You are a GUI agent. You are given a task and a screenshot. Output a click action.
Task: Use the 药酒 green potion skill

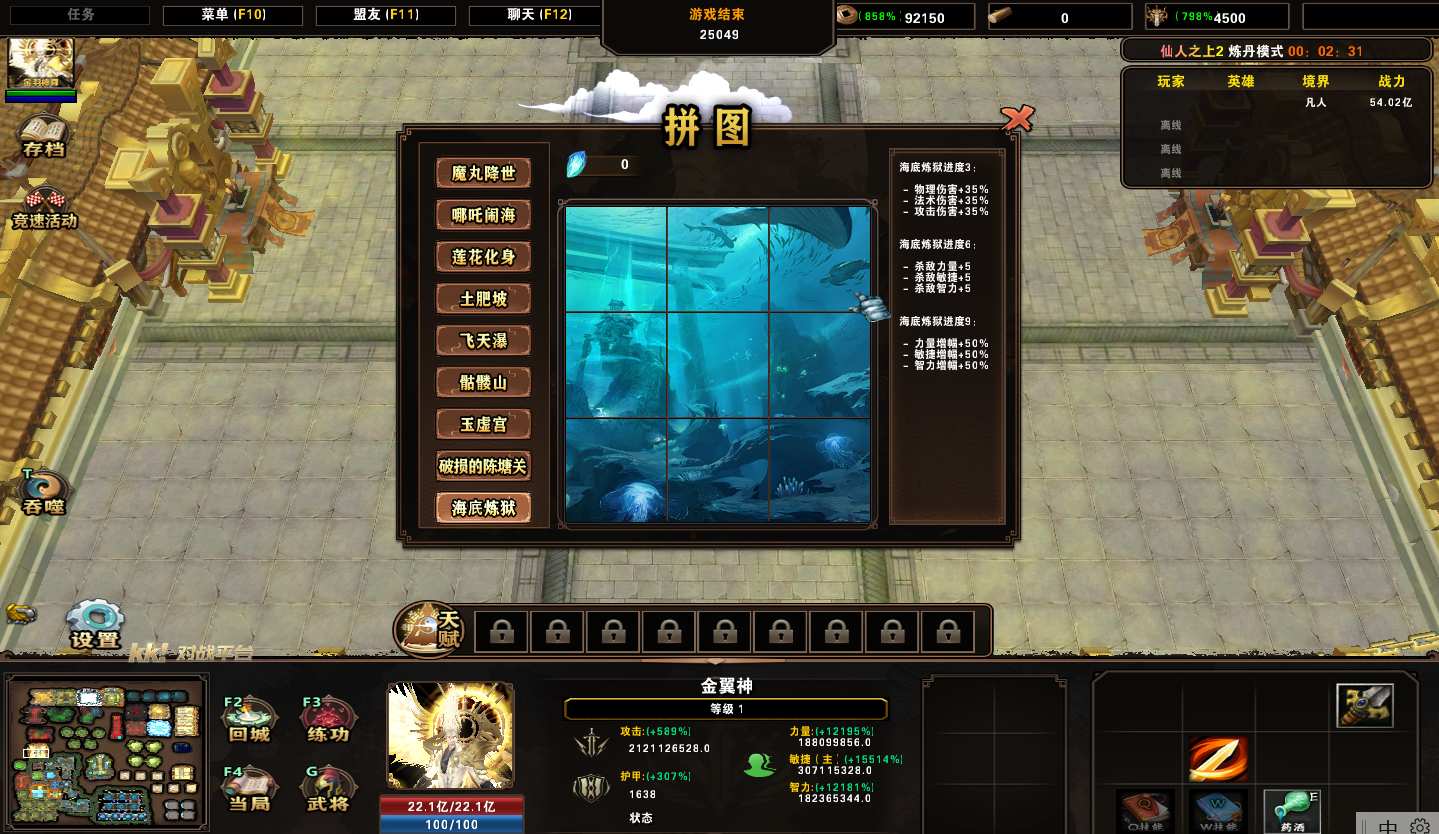[1289, 810]
